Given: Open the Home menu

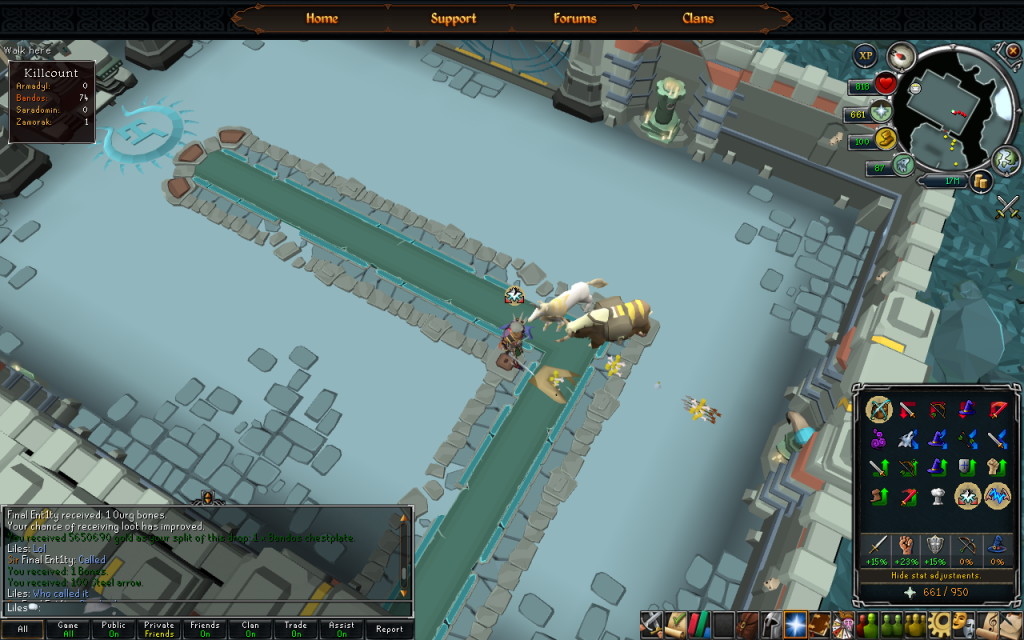Looking at the screenshot, I should click(321, 18).
